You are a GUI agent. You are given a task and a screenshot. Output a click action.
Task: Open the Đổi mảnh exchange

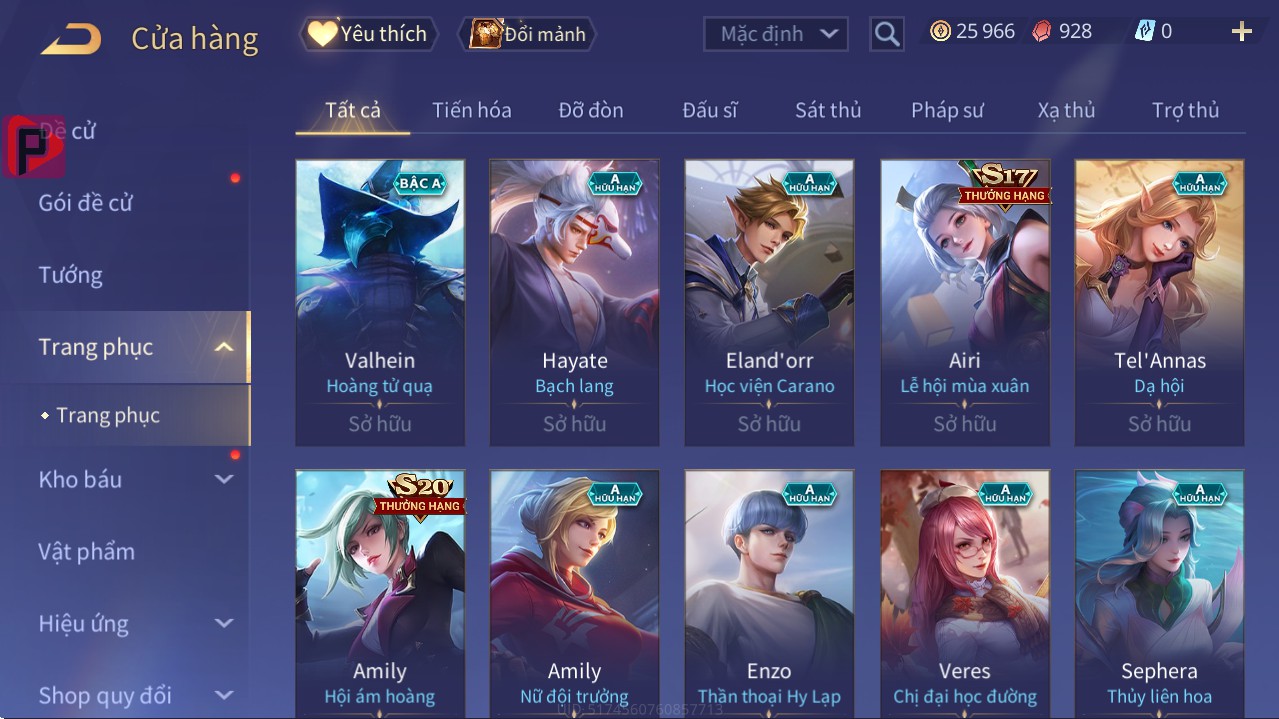(x=527, y=34)
